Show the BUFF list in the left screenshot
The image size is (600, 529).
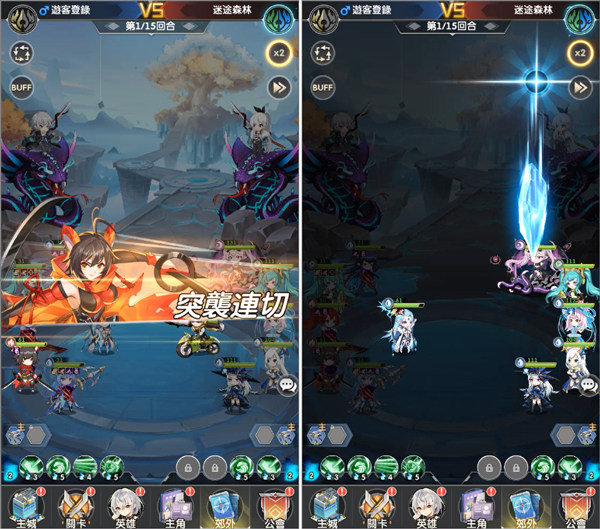(22, 87)
